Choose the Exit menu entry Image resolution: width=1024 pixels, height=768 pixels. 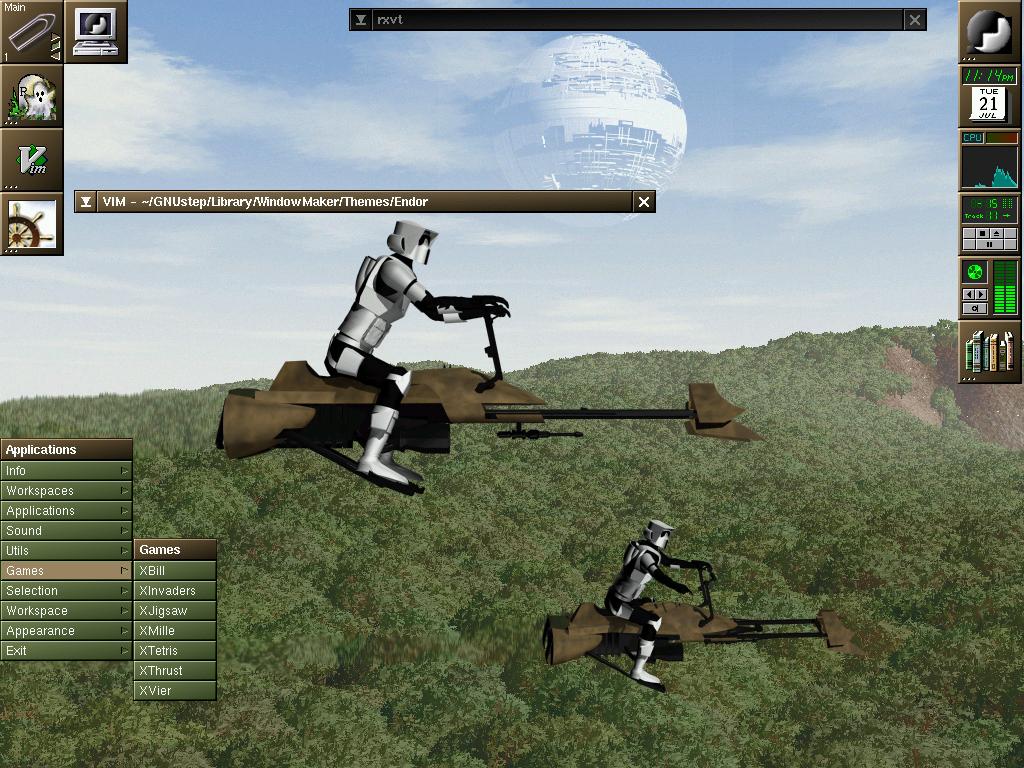(x=66, y=651)
